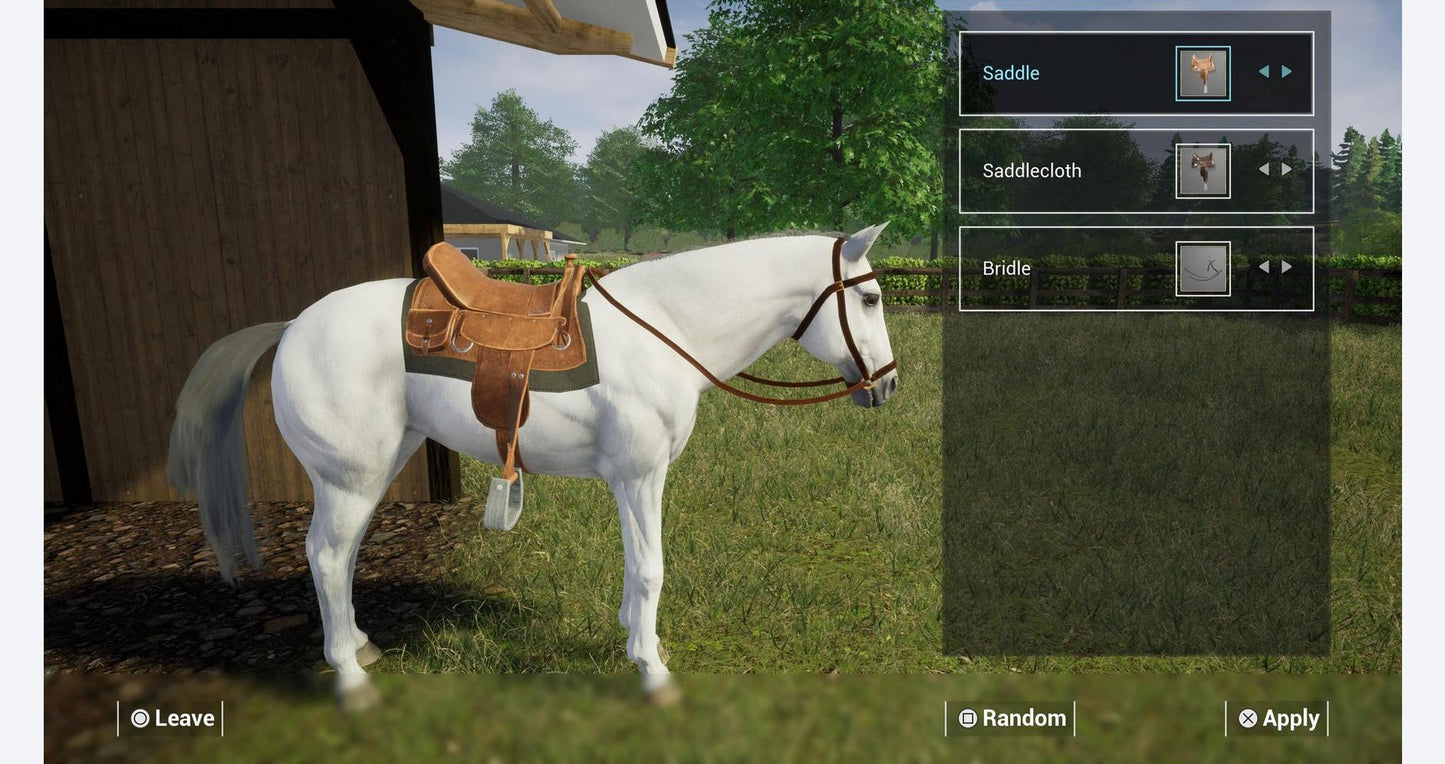Click the Bridle preview thumbnail
Image resolution: width=1445 pixels, height=764 pixels.
click(x=1203, y=268)
